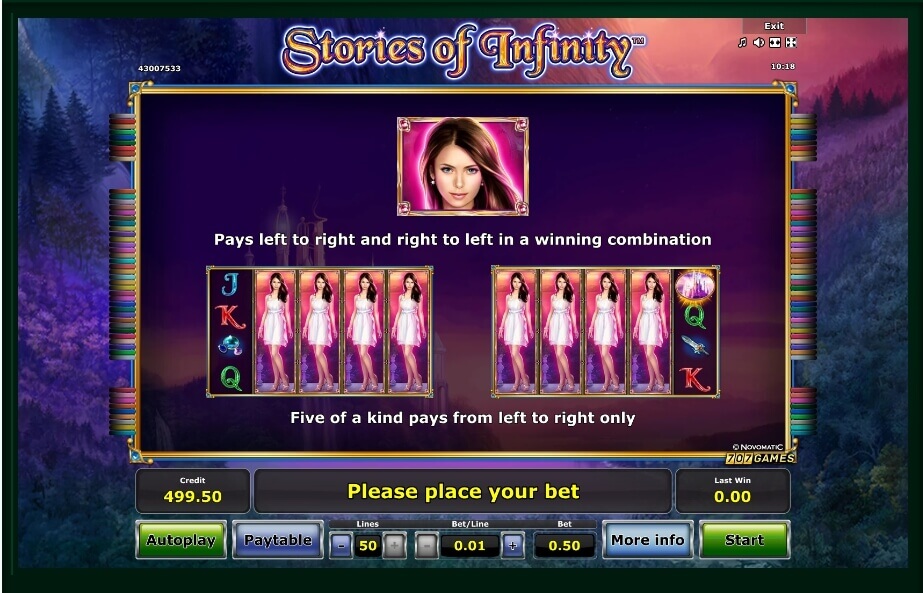Viewport: 923px width, 593px height.
Task: Raise the Bet/Line amount
Action: click(513, 546)
